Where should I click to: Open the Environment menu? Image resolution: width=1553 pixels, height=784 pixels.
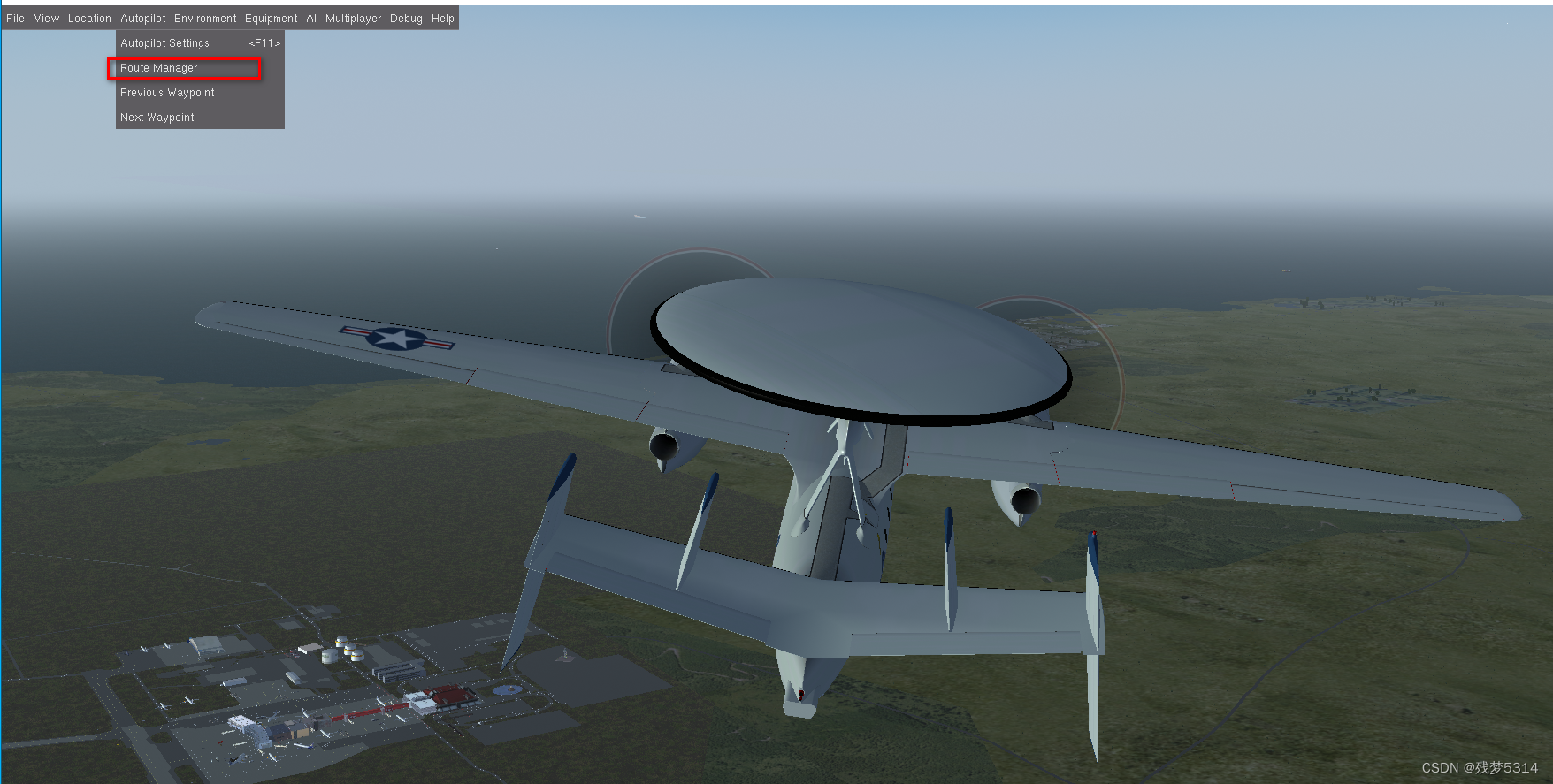205,18
